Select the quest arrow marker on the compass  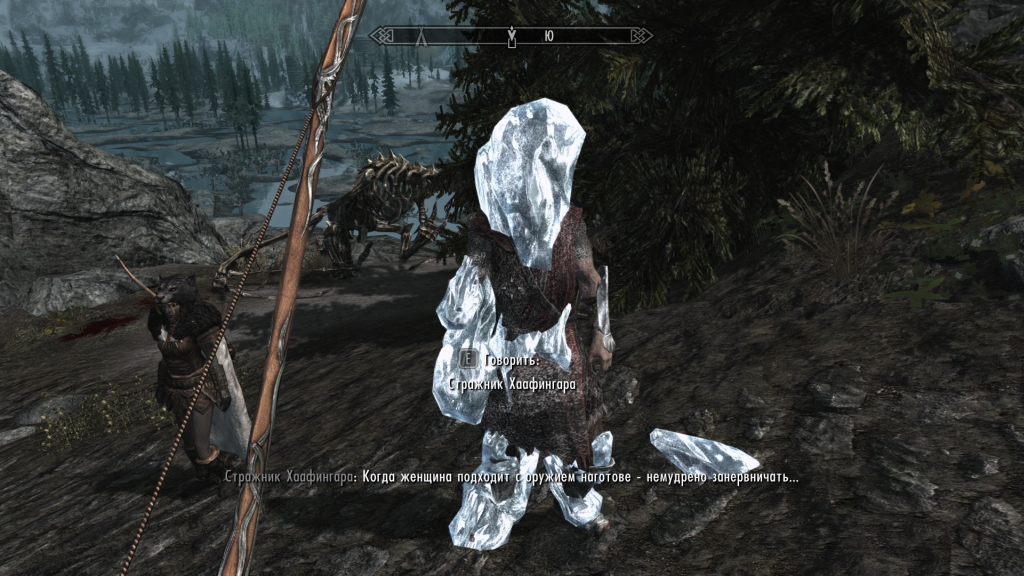512,38
